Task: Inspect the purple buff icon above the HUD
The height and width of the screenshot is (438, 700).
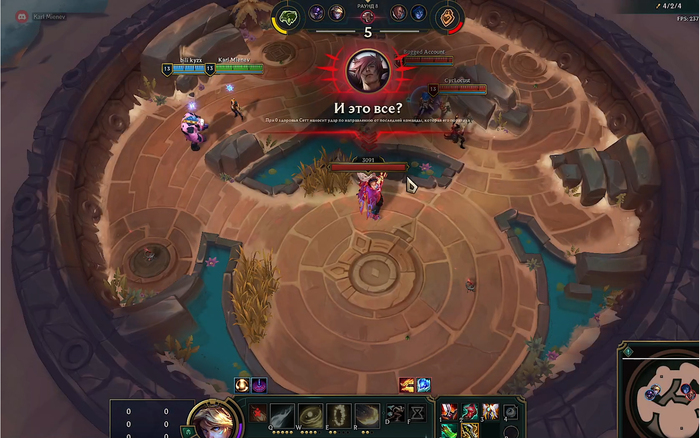Action: click(257, 385)
